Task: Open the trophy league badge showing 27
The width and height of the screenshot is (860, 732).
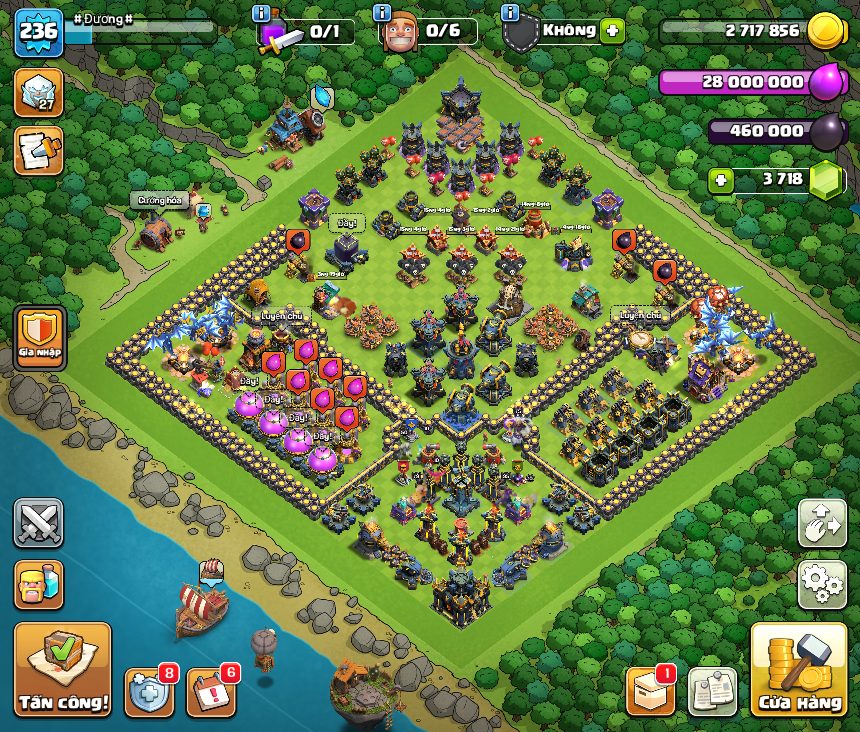Action: [x=38, y=93]
